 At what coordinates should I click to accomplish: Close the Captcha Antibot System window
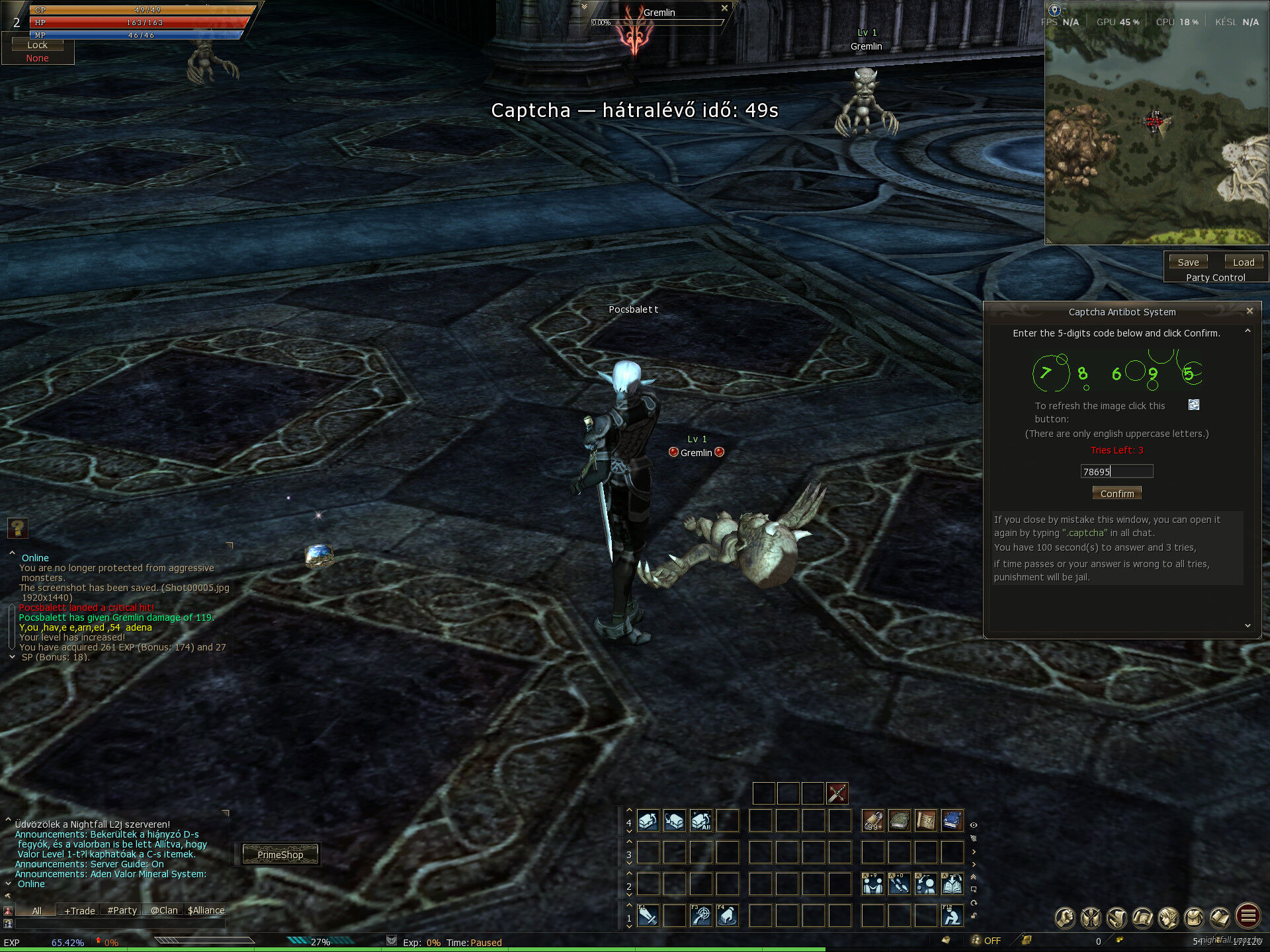(x=1249, y=311)
